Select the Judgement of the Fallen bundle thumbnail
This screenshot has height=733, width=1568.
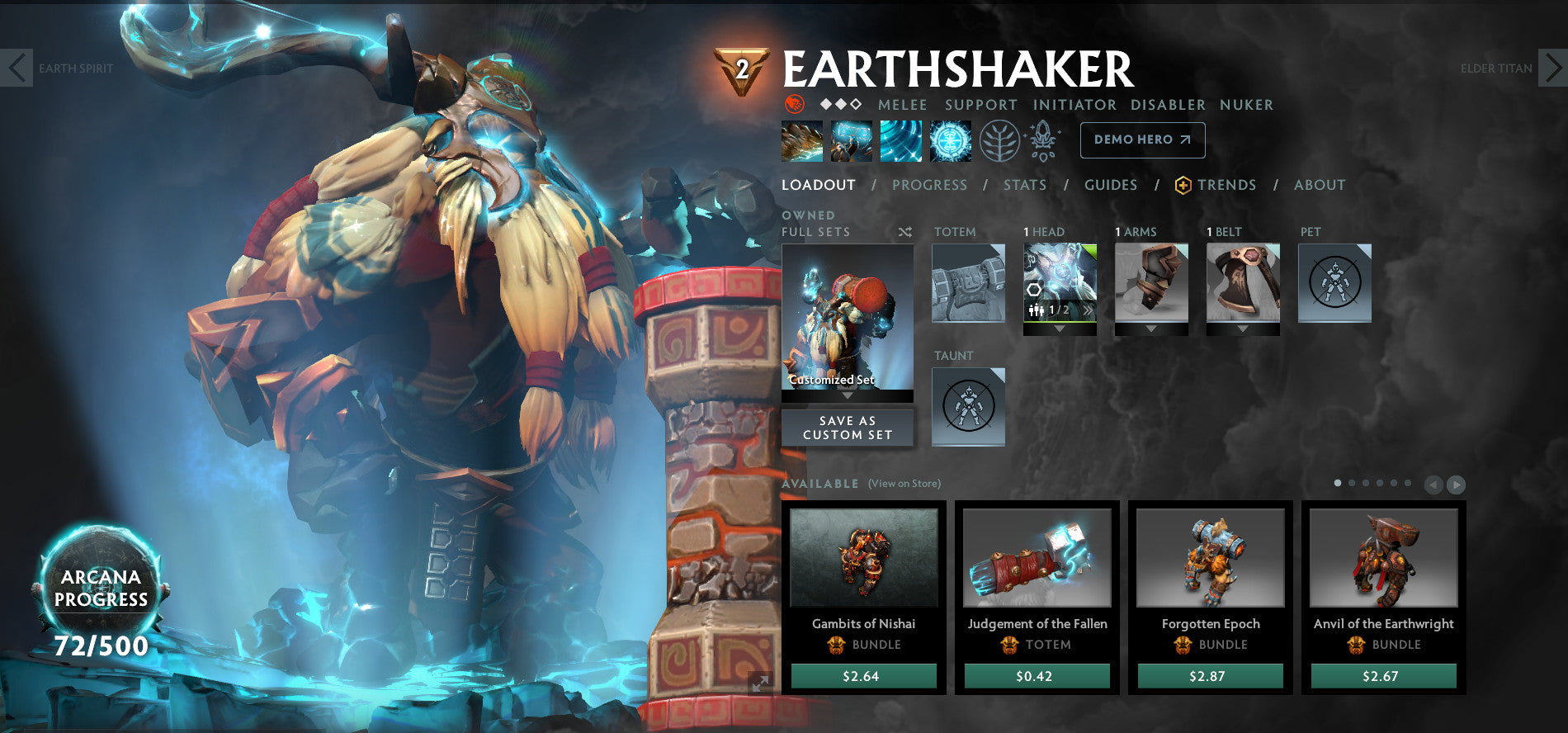(x=1037, y=558)
